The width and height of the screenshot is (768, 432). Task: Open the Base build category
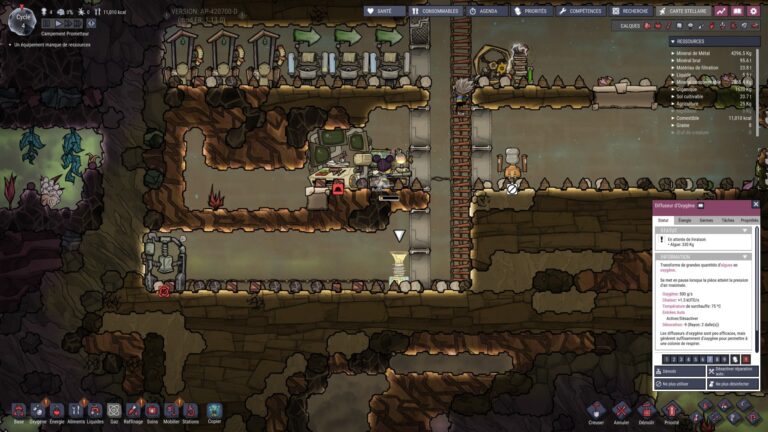[18, 411]
